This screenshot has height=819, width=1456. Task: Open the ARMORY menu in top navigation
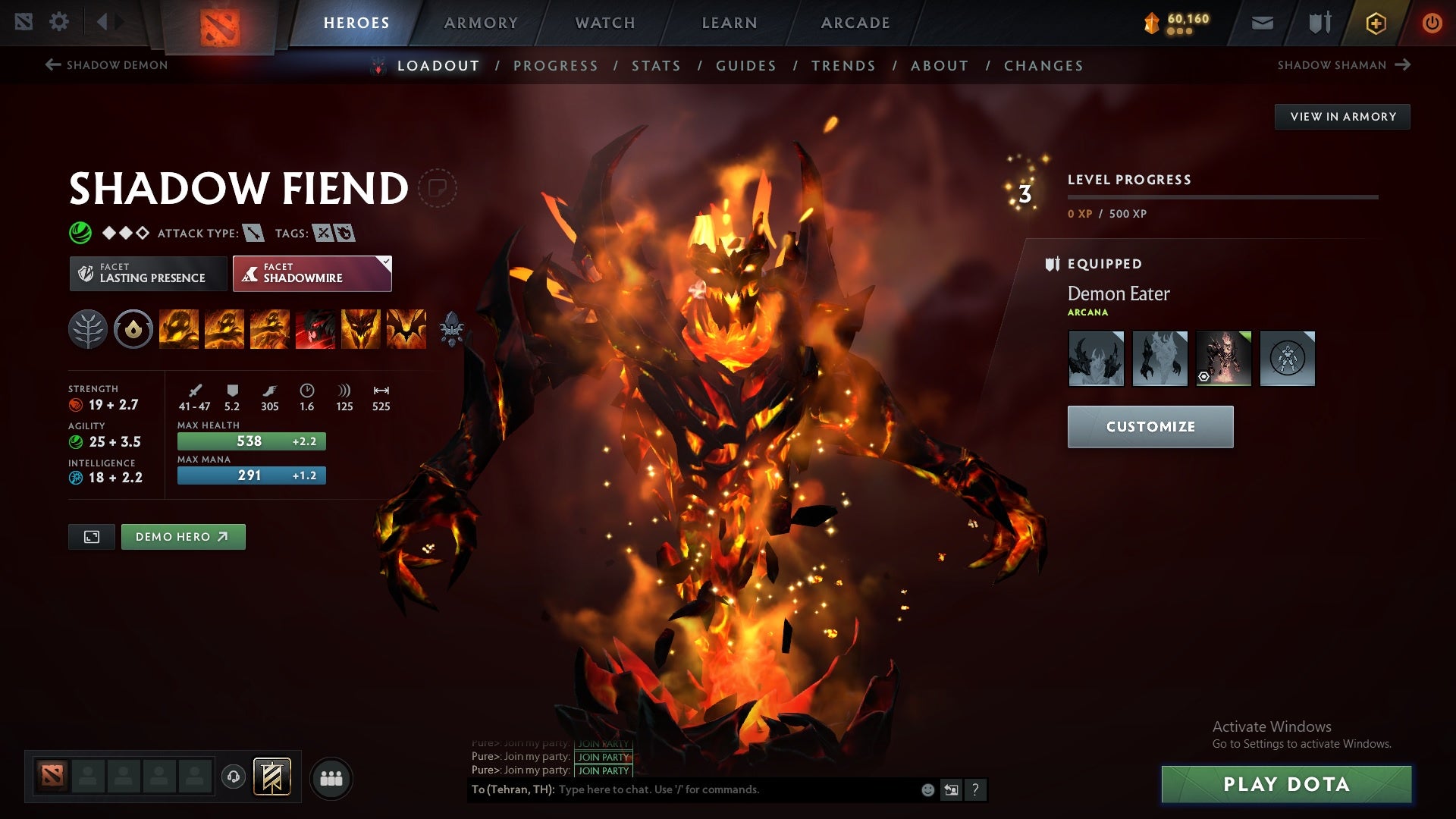coord(481,23)
